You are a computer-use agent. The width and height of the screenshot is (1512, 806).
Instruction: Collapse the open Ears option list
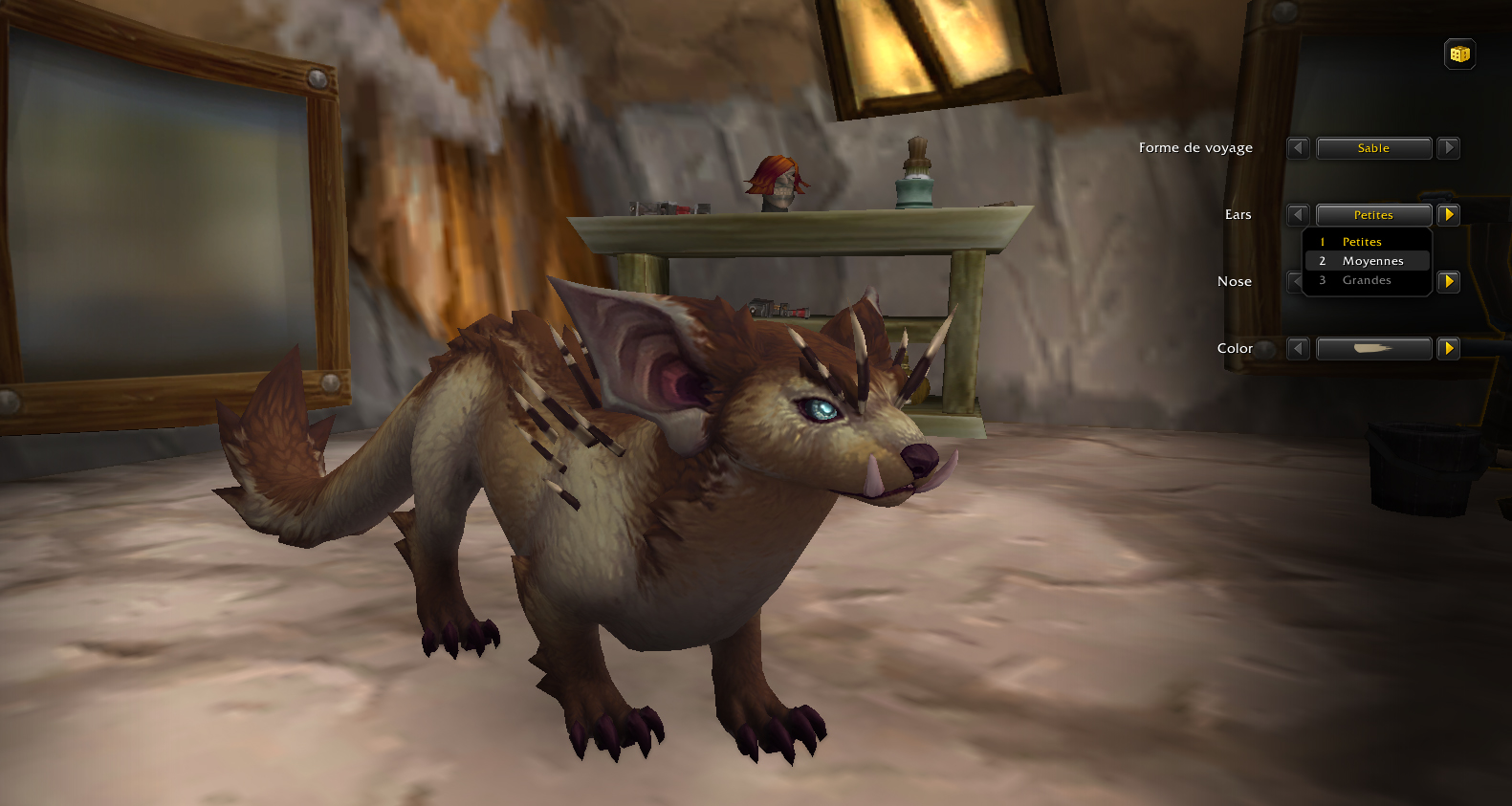point(1374,214)
